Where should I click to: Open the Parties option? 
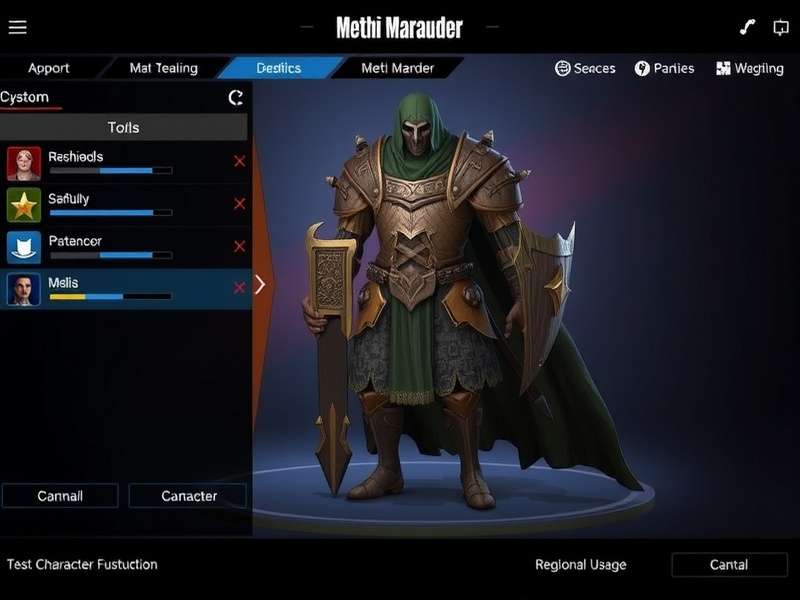pos(665,68)
